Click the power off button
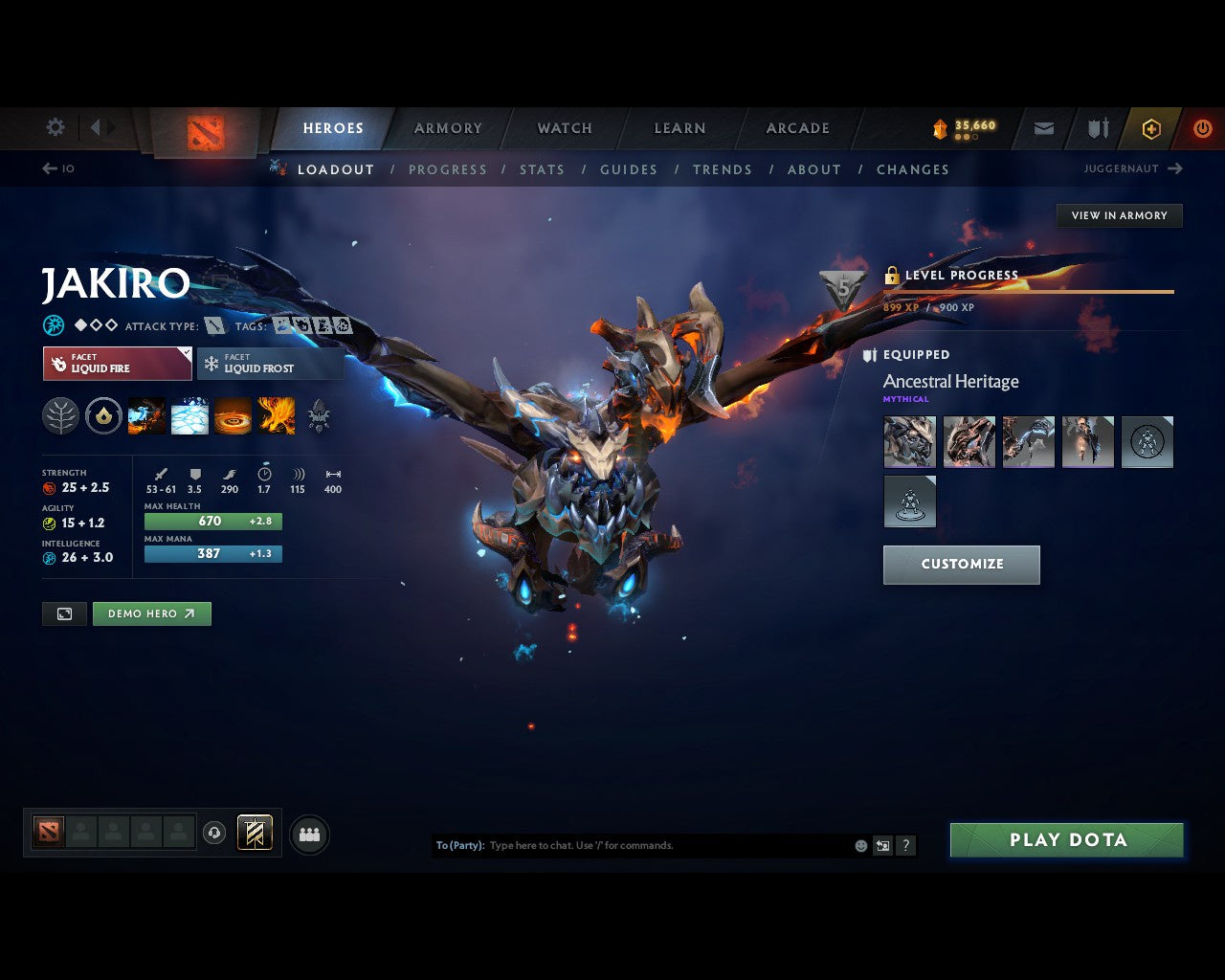1225x980 pixels. tap(1202, 127)
